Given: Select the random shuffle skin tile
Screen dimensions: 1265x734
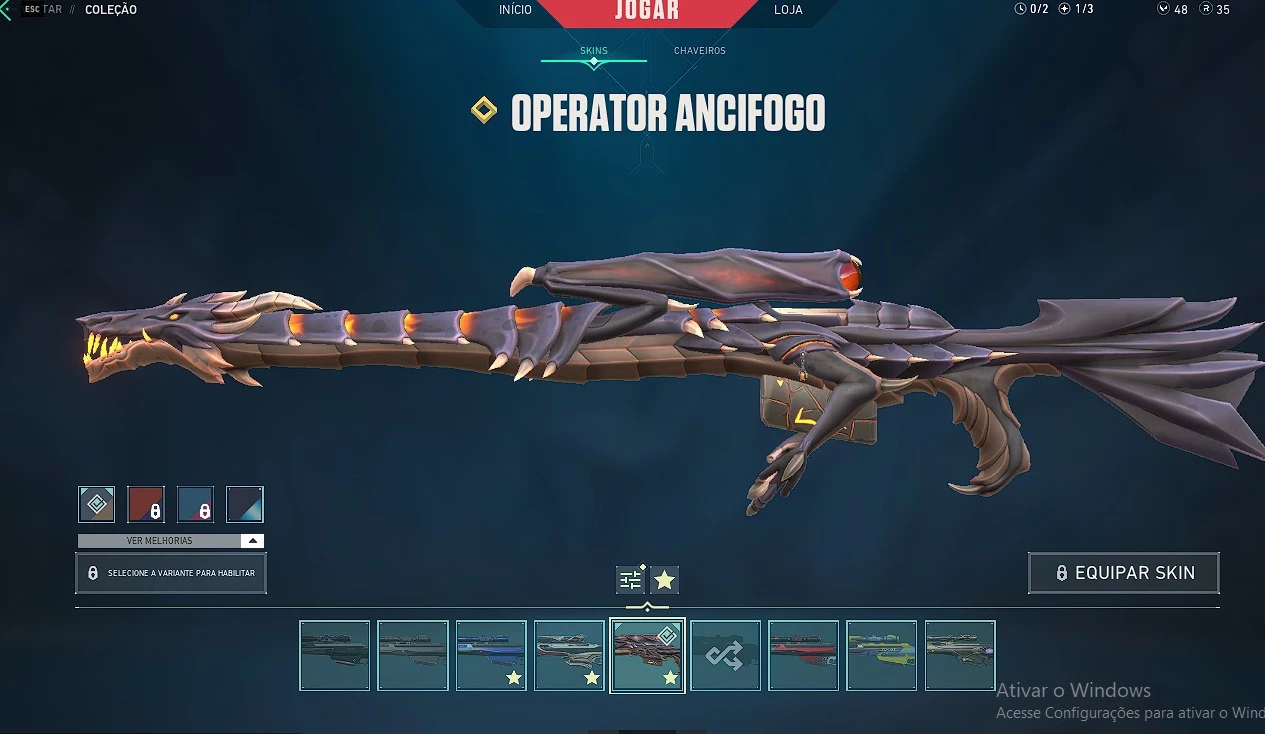Looking at the screenshot, I should (x=725, y=655).
